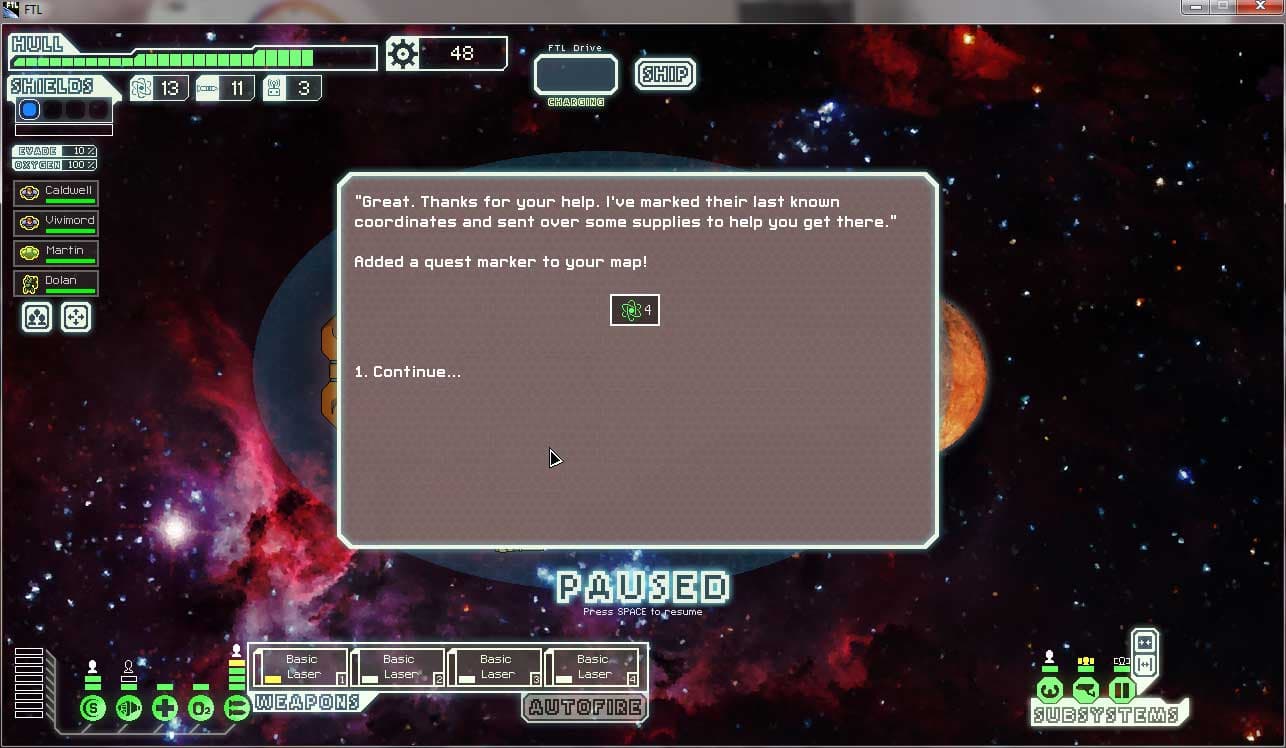The image size is (1286, 748).
Task: Close the game window
Action: [1260, 7]
